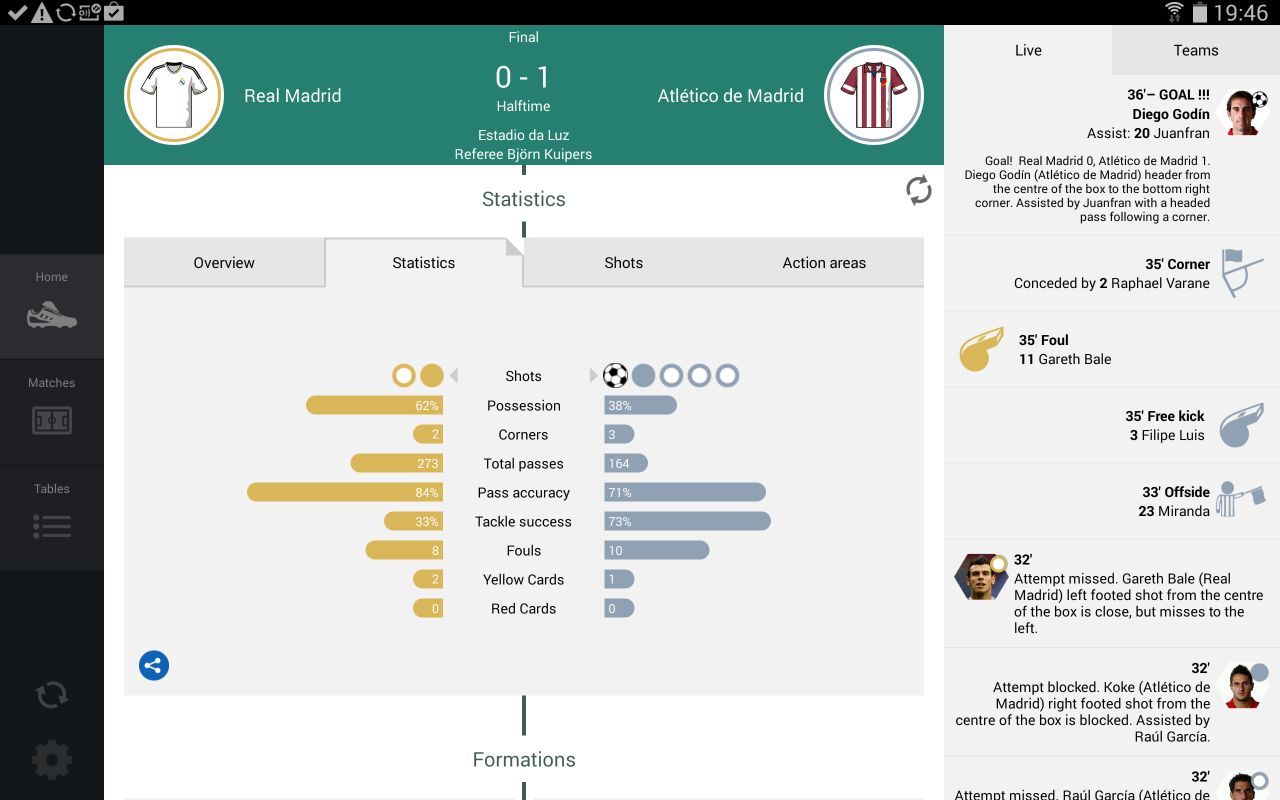The width and height of the screenshot is (1280, 800).
Task: Select the Real Madrid jersey badge
Action: pyautogui.click(x=174, y=95)
